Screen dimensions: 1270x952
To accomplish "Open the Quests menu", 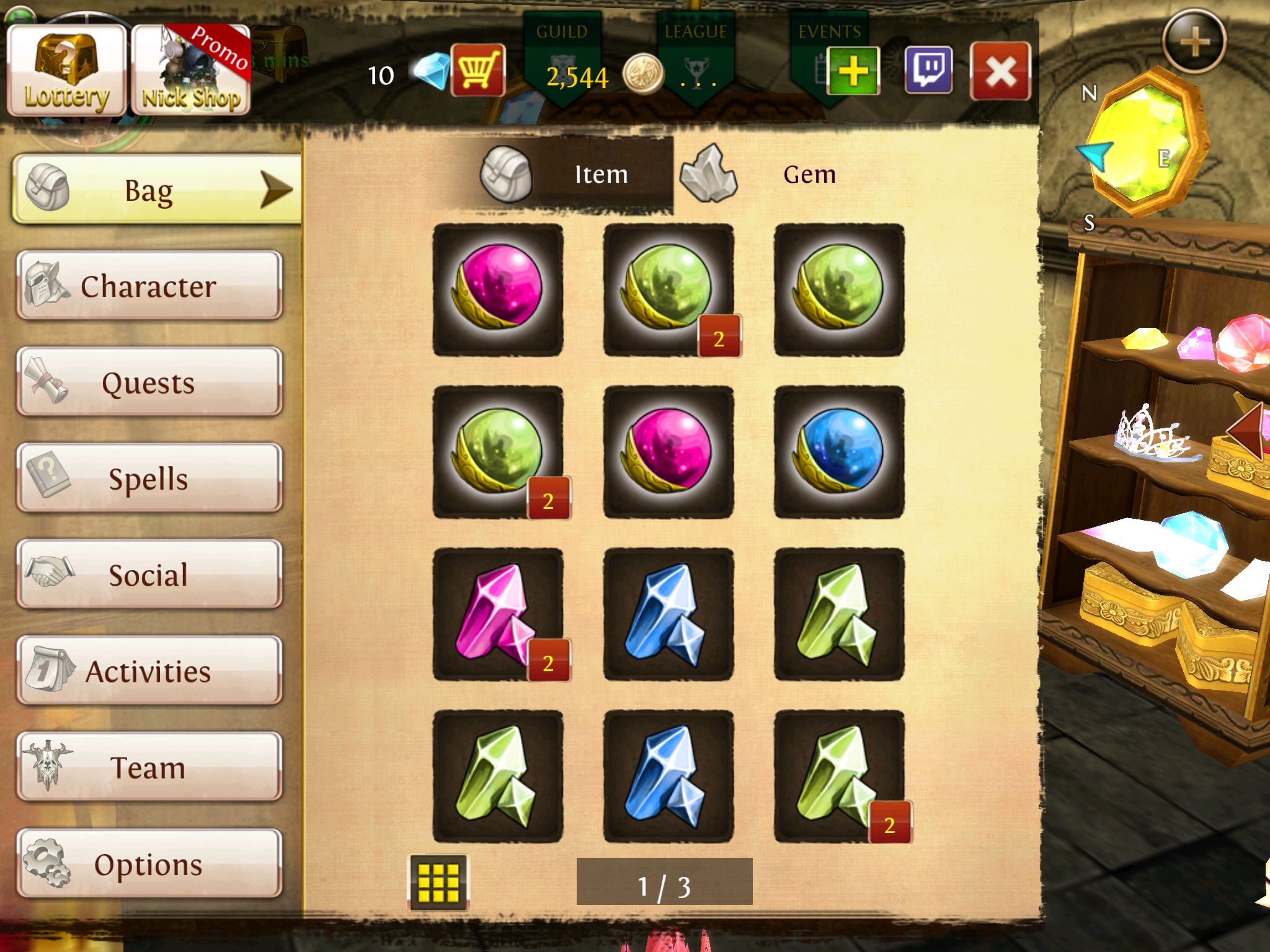I will coord(149,382).
